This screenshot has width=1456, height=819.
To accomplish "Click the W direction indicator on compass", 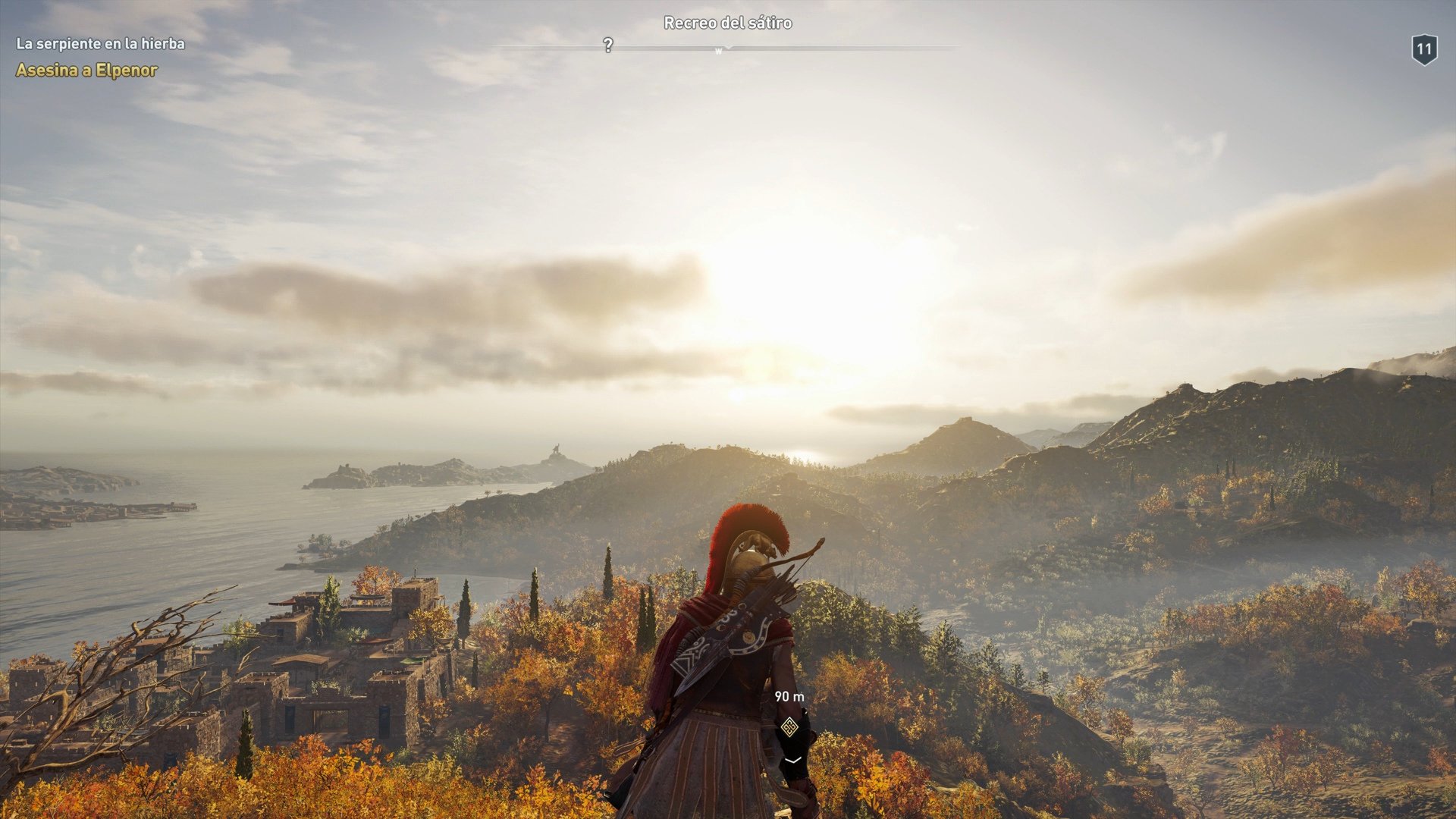I will click(x=717, y=49).
